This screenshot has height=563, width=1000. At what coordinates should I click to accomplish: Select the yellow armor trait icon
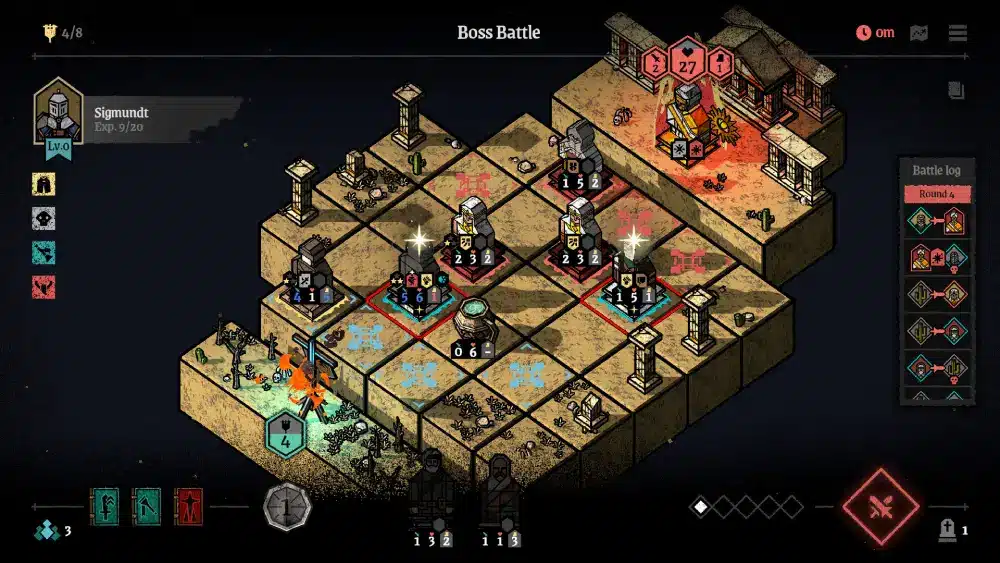coord(43,183)
